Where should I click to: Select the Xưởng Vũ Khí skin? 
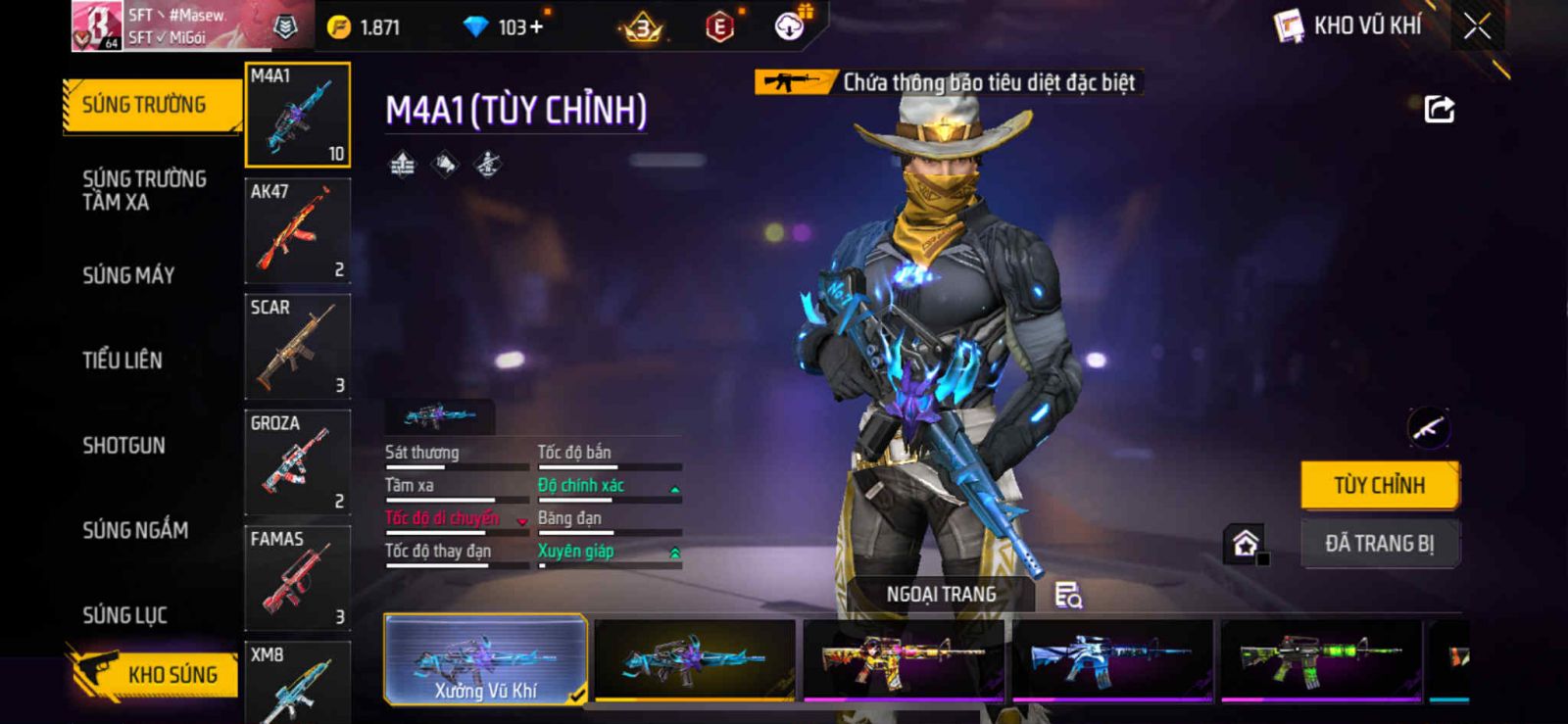(486, 660)
